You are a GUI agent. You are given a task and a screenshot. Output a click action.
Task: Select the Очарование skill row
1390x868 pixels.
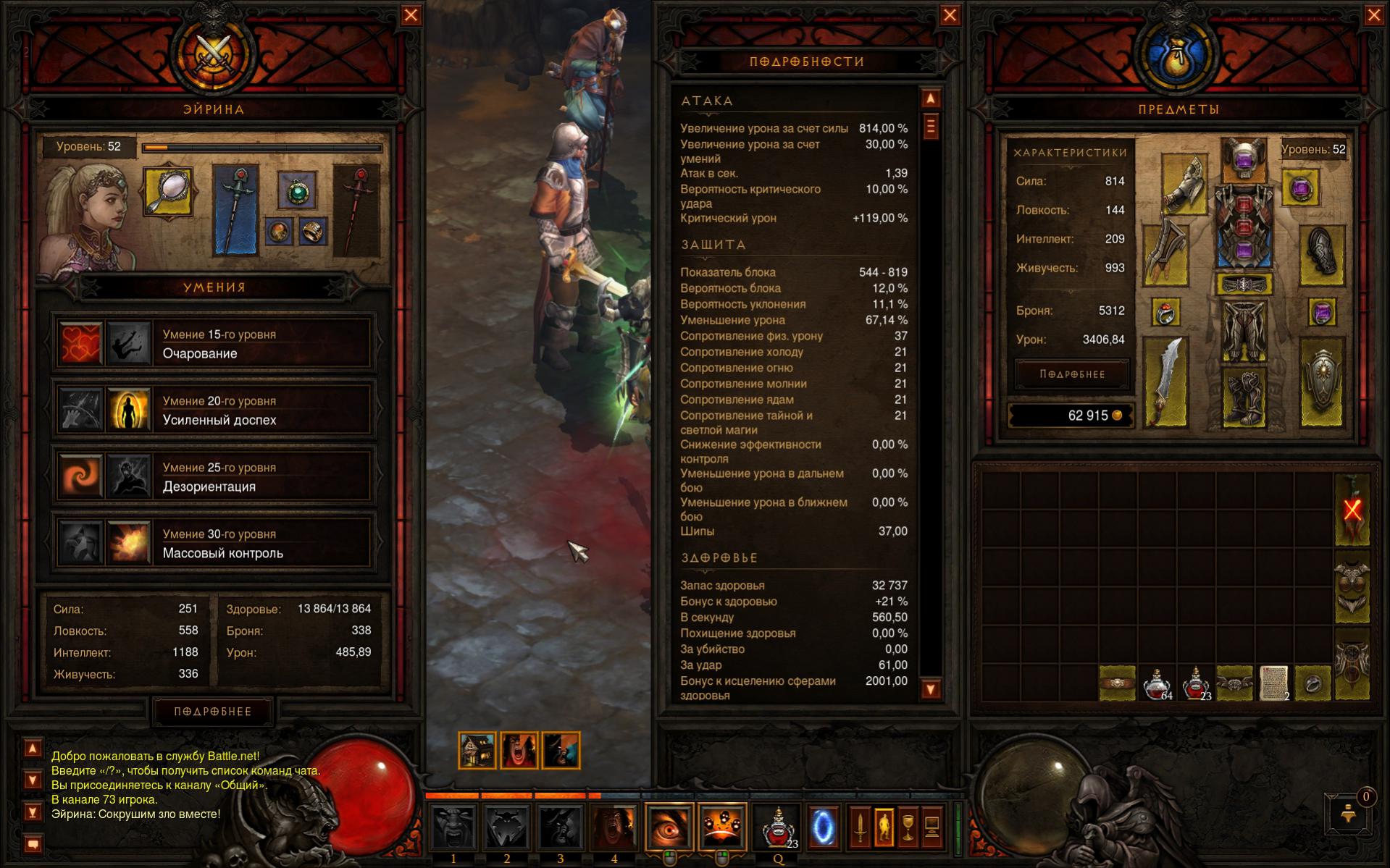click(214, 344)
